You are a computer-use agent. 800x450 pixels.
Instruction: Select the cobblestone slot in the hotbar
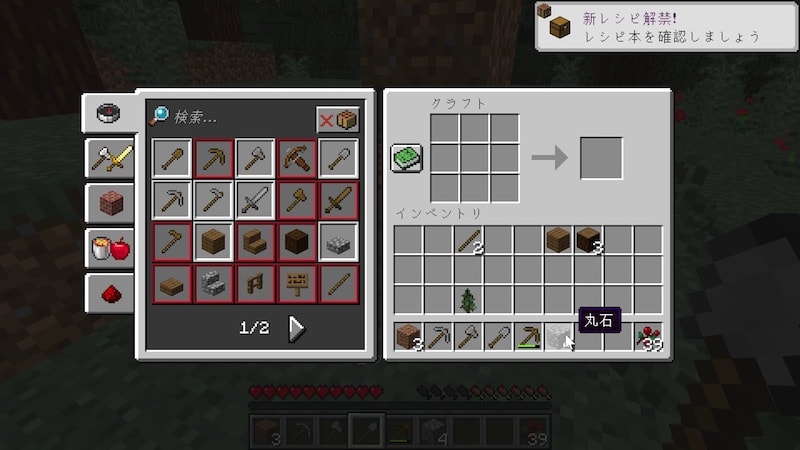(558, 337)
